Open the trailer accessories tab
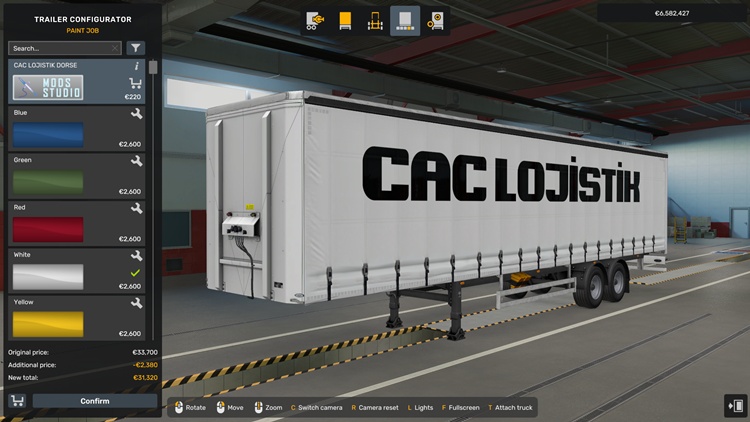 435,20
